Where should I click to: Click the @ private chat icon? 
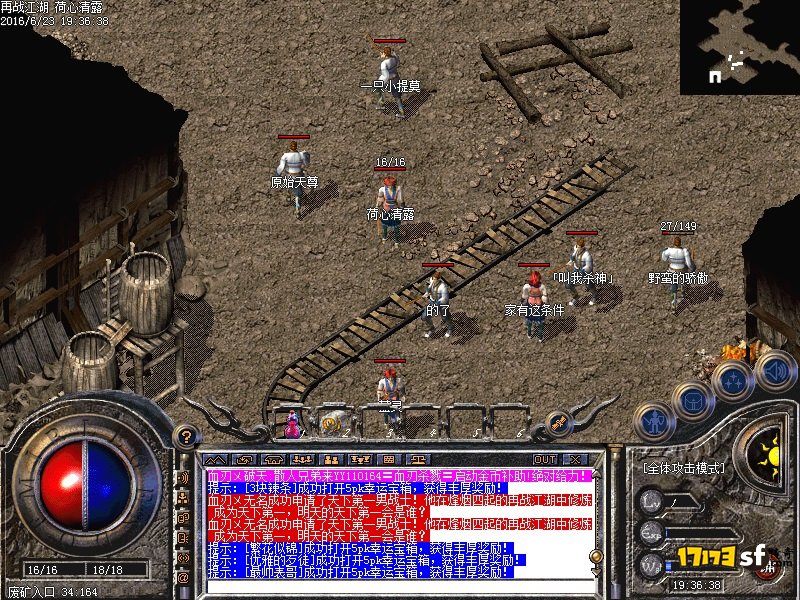[x=183, y=577]
